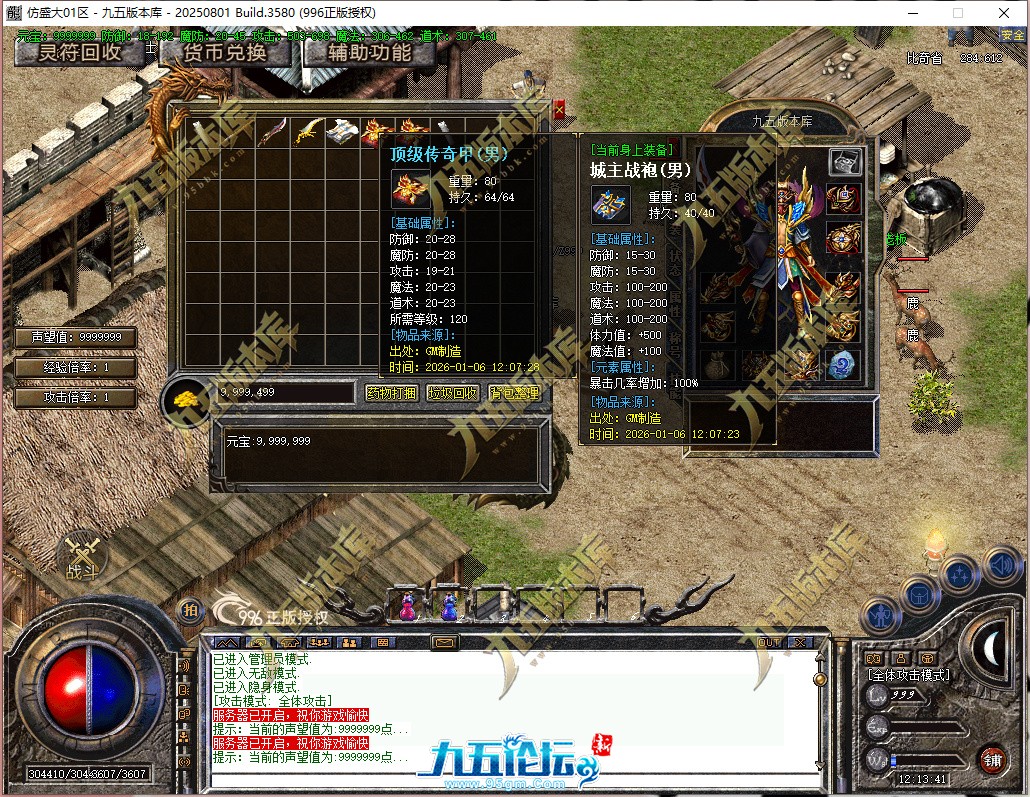1030x797 pixels.
Task: Toggle the 战斗 crossed-swords button
Action: (79, 557)
